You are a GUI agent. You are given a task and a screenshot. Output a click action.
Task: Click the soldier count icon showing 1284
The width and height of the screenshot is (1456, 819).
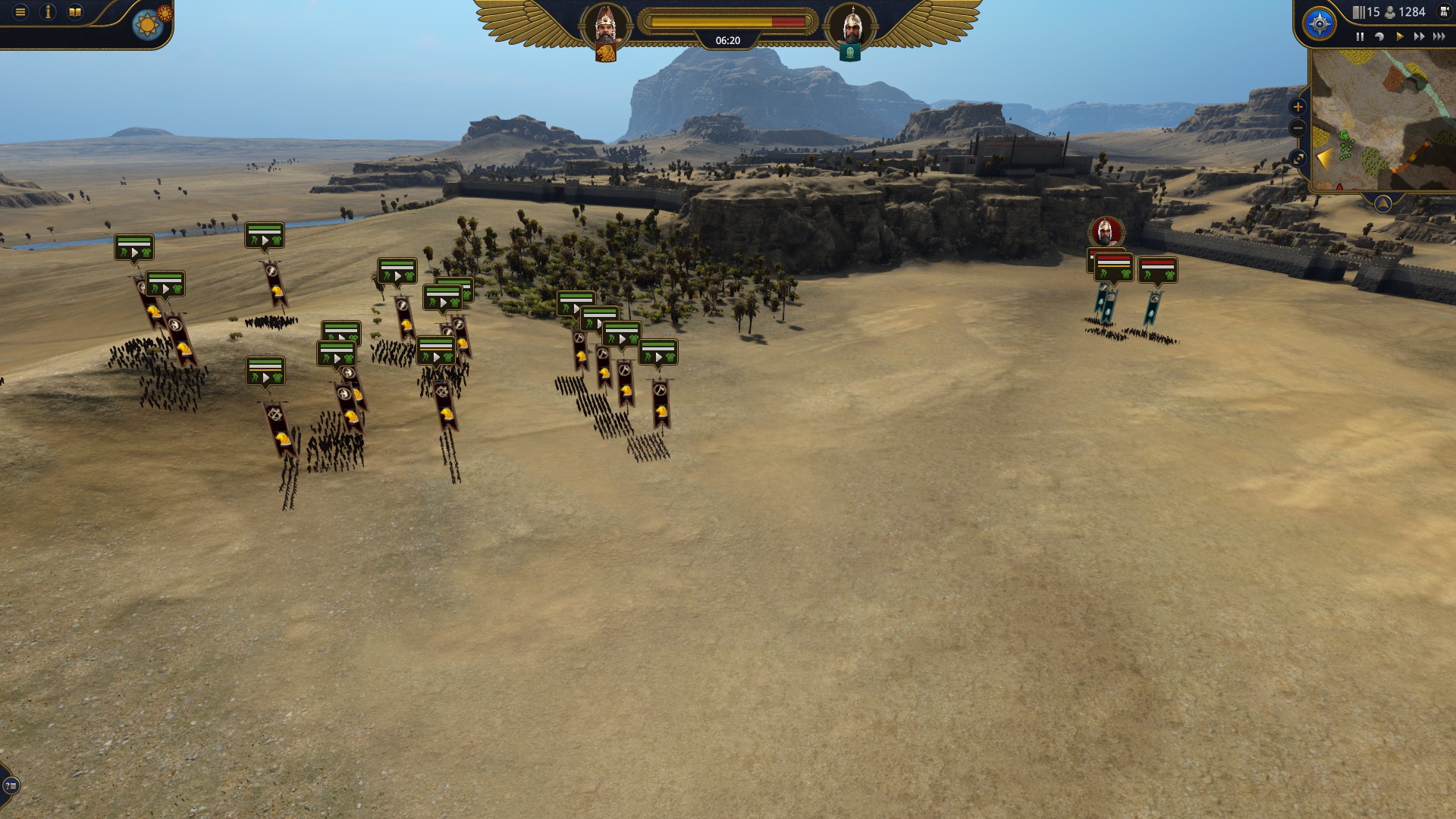click(1389, 12)
